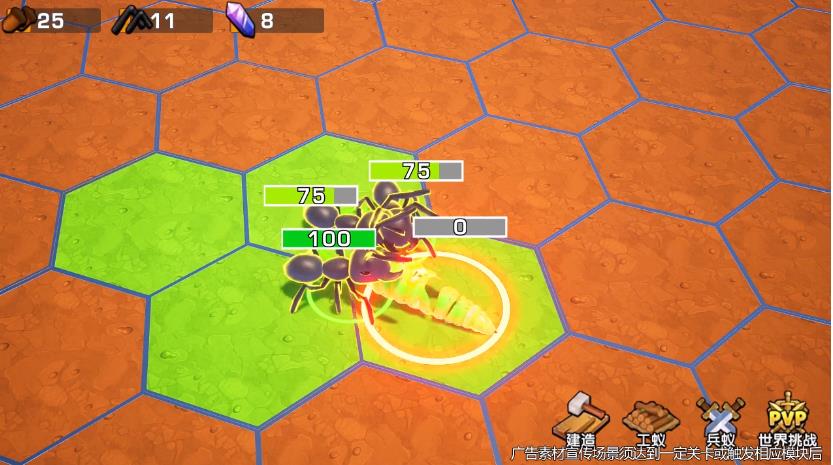Screen dimensions: 833x465
Task: Enter the PVP 世界挑战 world challenge
Action: 787,417
